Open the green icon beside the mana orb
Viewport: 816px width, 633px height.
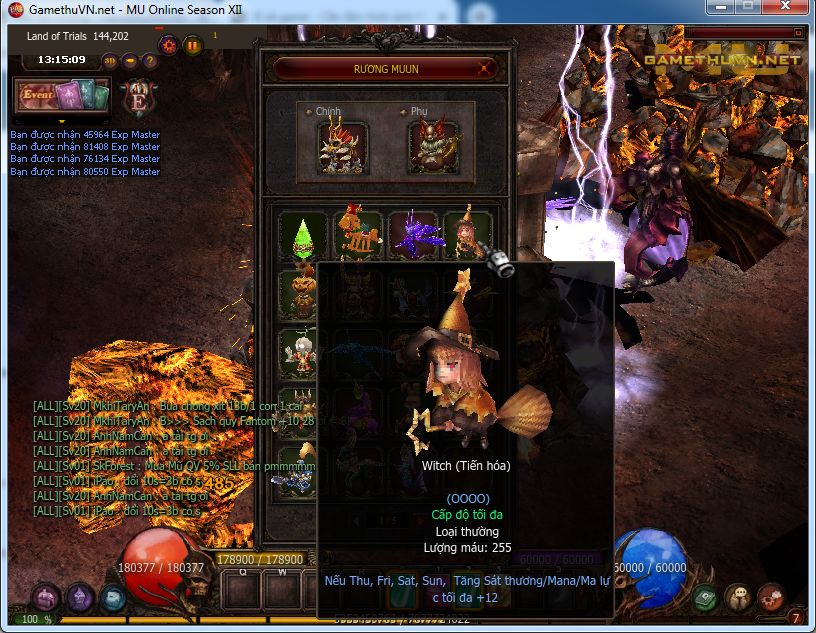click(x=705, y=598)
